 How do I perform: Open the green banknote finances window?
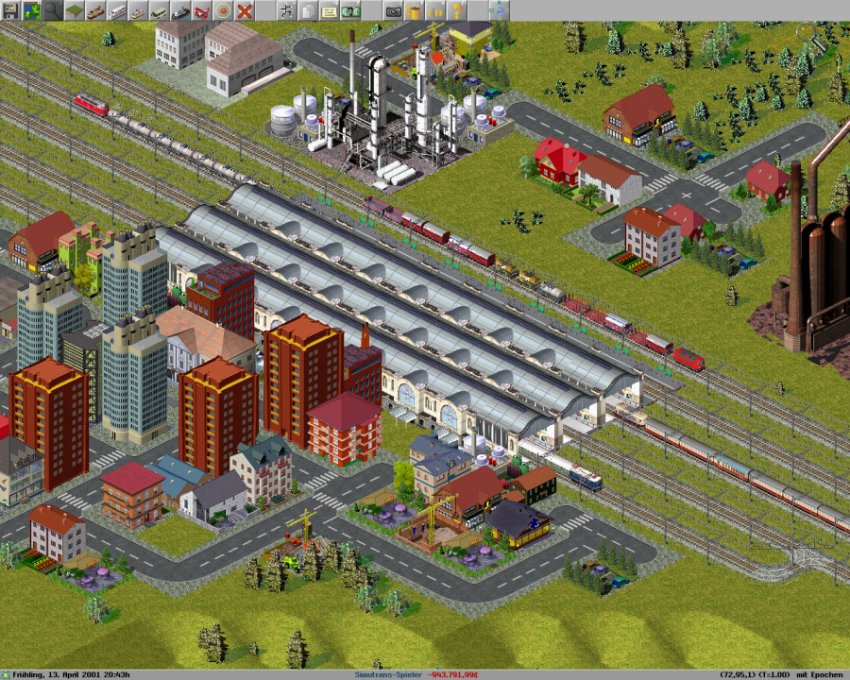(350, 10)
